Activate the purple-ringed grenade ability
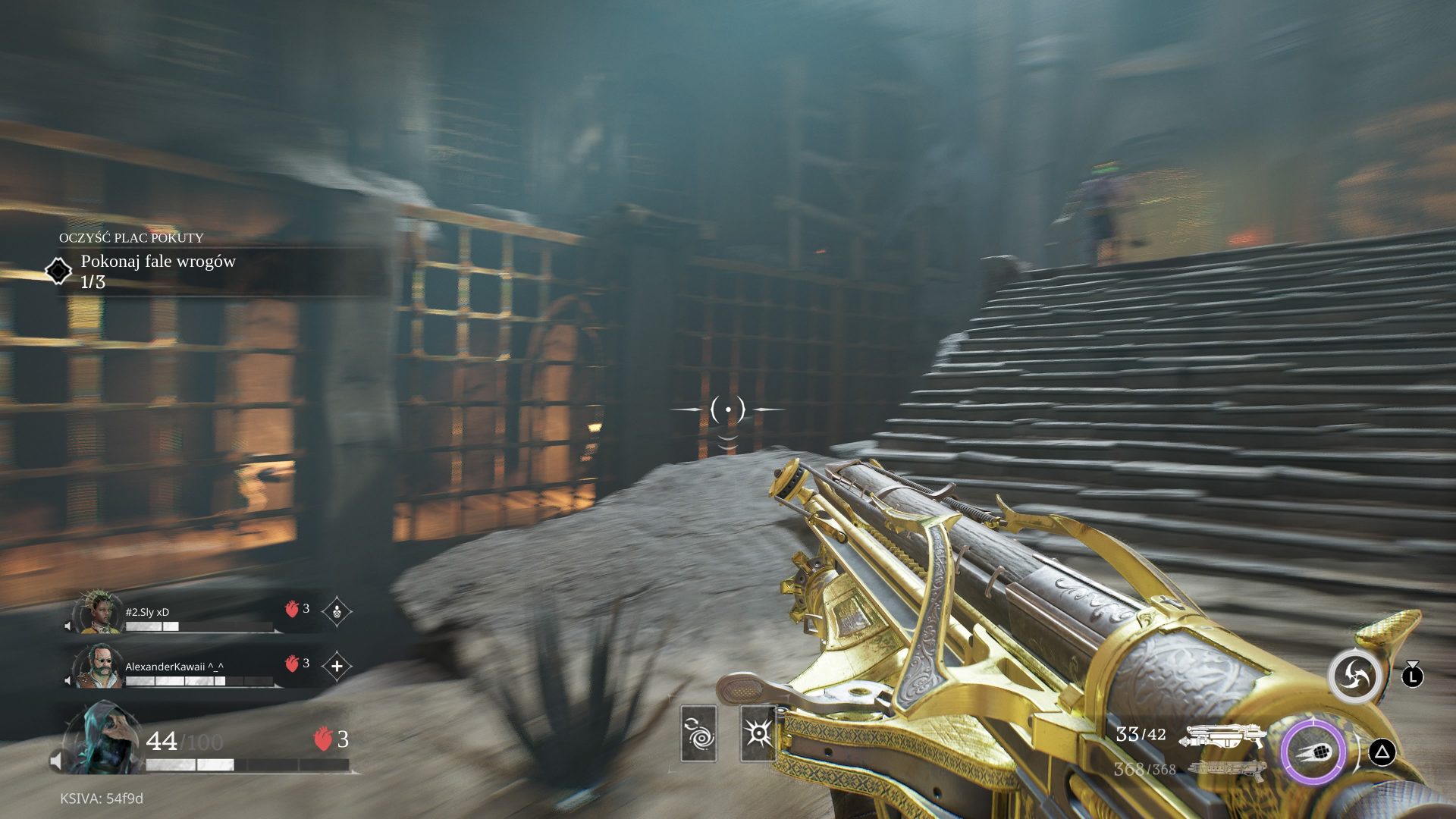 [x=1313, y=752]
